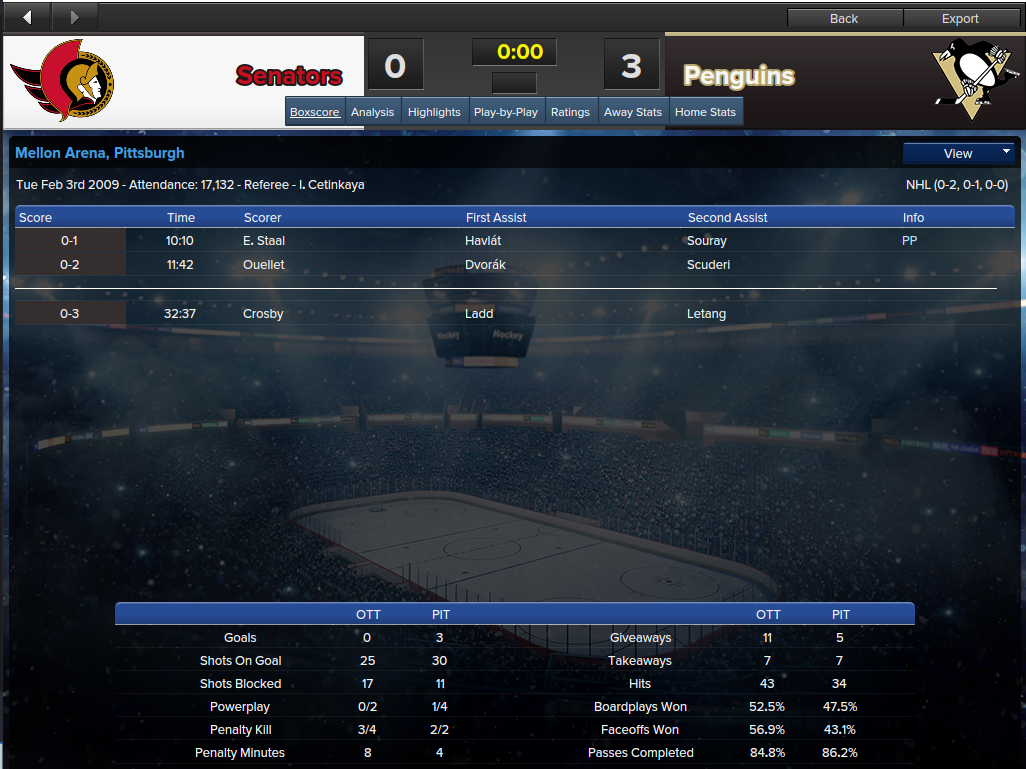Navigate to previous screen with left arrow

tap(26, 17)
